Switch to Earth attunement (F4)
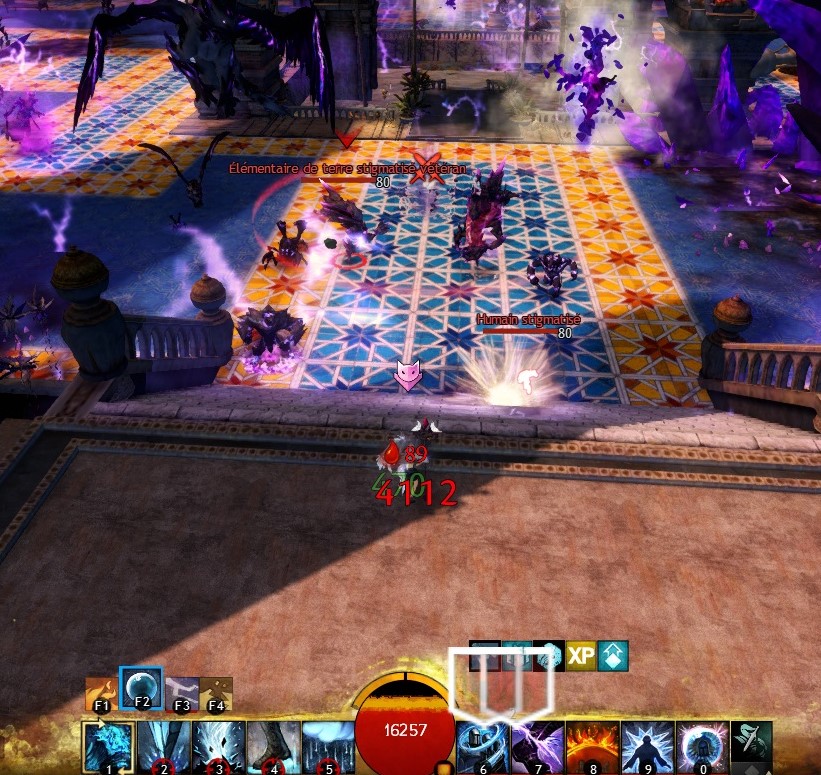 coord(216,692)
